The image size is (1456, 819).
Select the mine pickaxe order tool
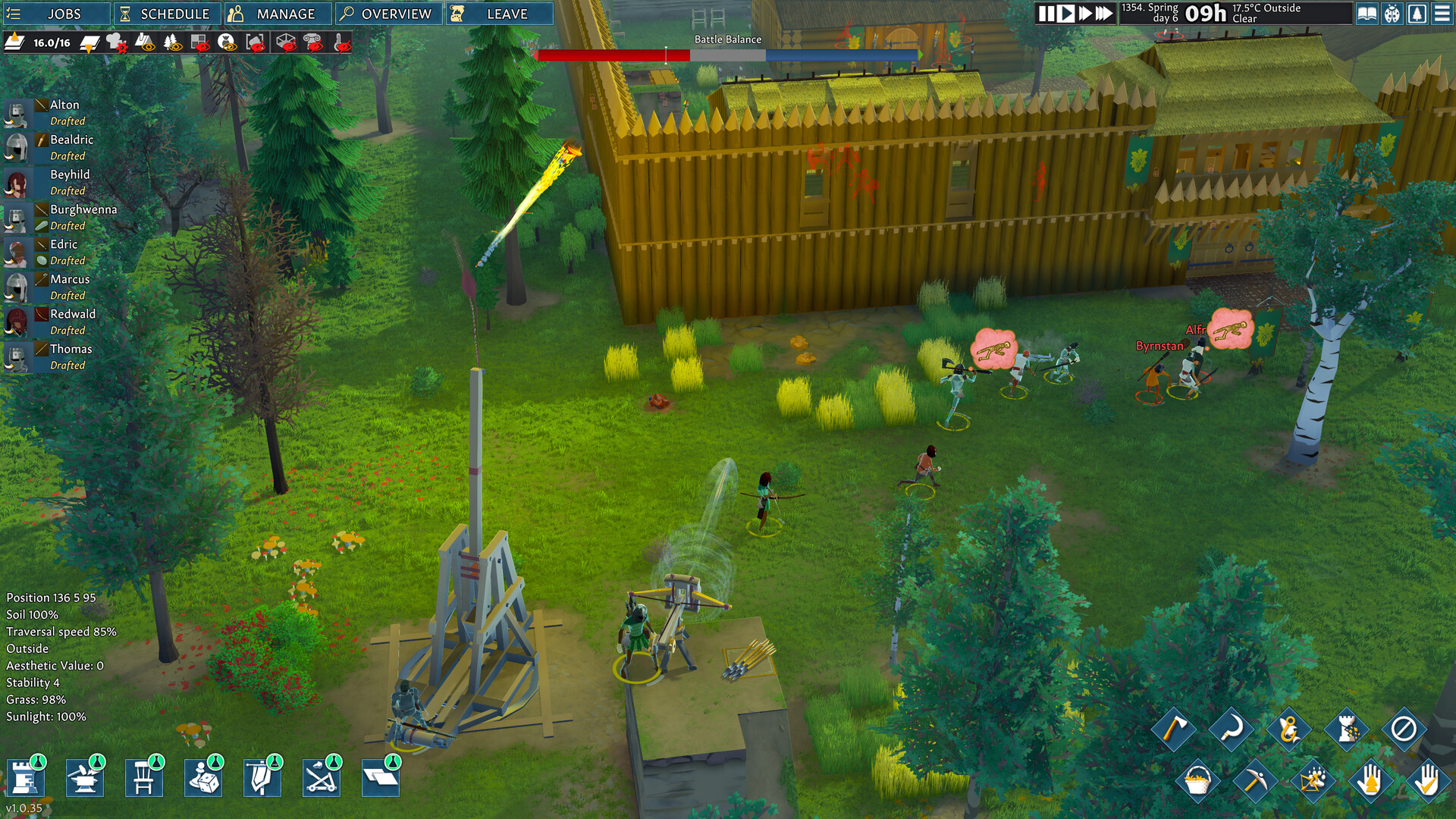click(1256, 781)
